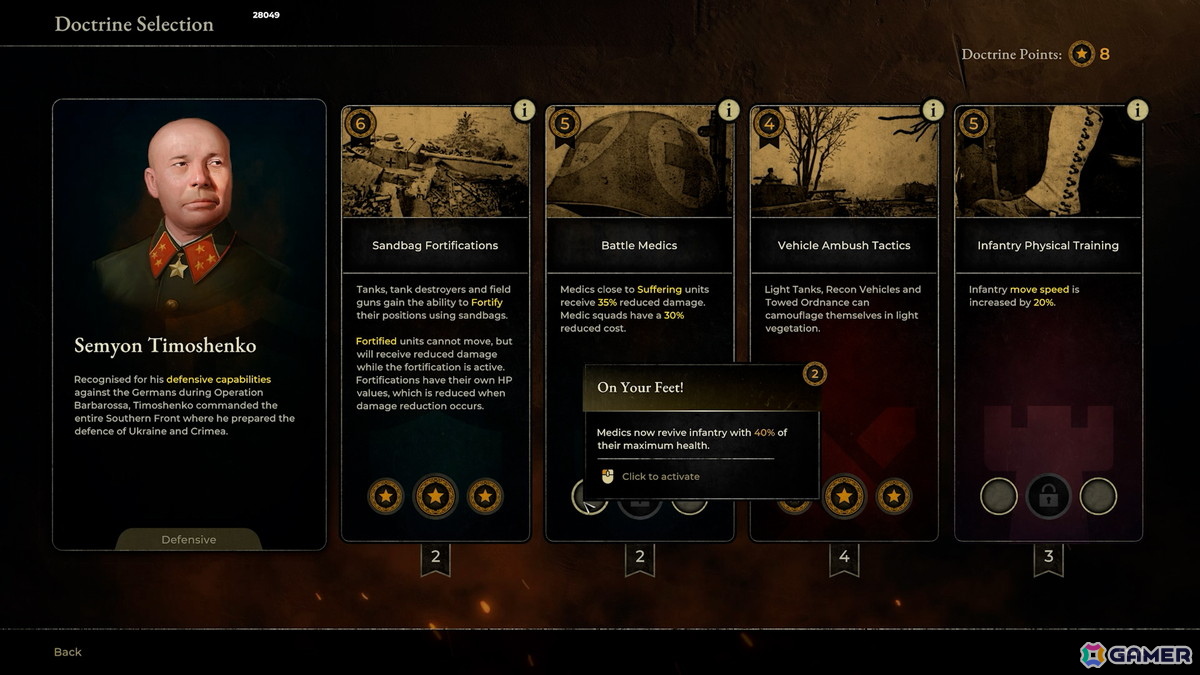The height and width of the screenshot is (675, 1200).
Task: Select the Vehicle Ambush Tactics doctrine card
Action: 844,245
